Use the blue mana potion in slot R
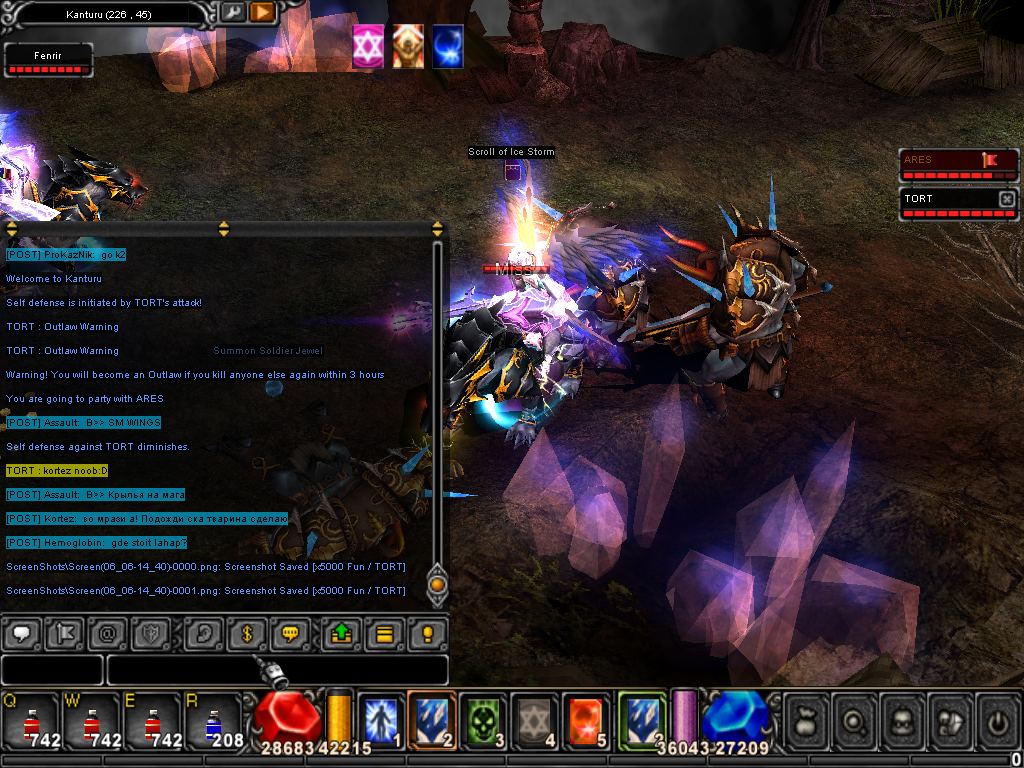1024x768 pixels. (212, 720)
